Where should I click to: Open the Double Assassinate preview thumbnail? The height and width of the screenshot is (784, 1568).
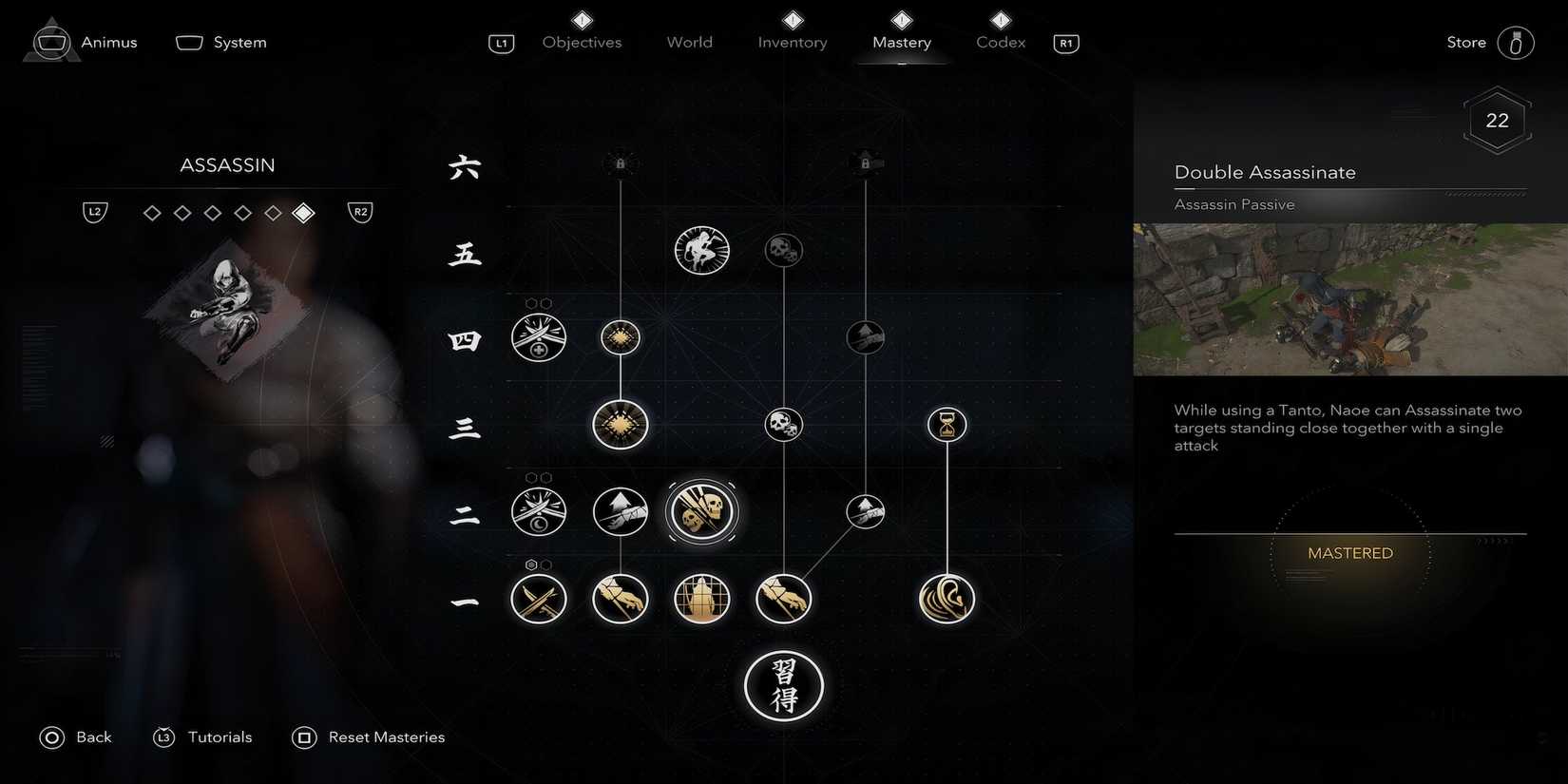1349,300
